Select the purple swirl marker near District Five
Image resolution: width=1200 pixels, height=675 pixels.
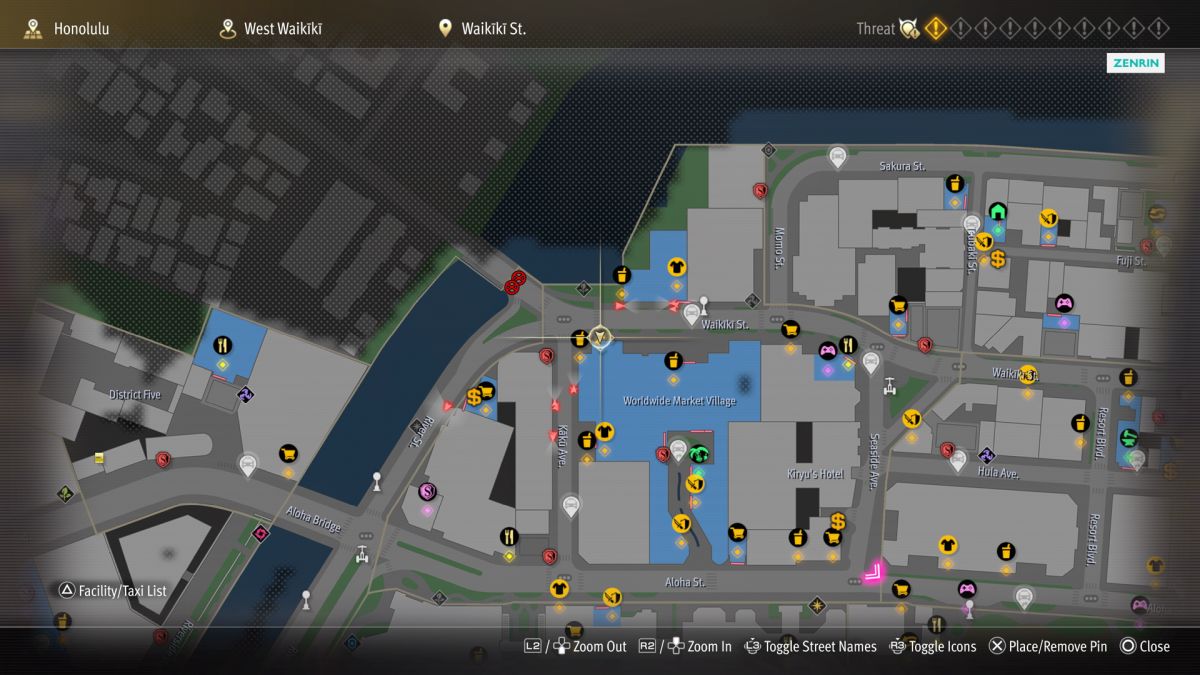[246, 396]
